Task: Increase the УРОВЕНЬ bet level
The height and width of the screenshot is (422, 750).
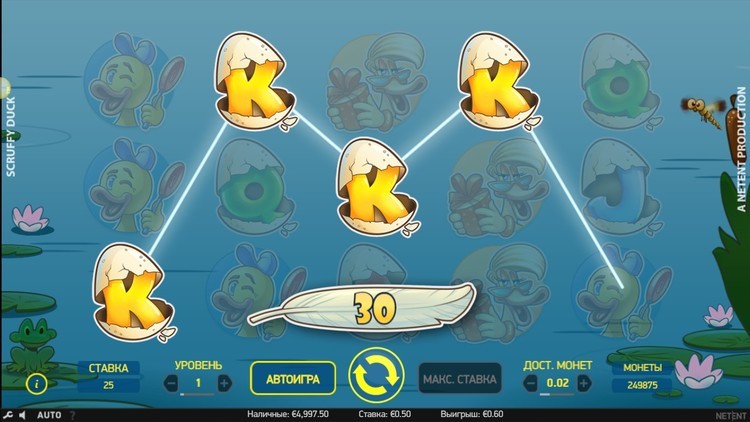Action: (224, 383)
